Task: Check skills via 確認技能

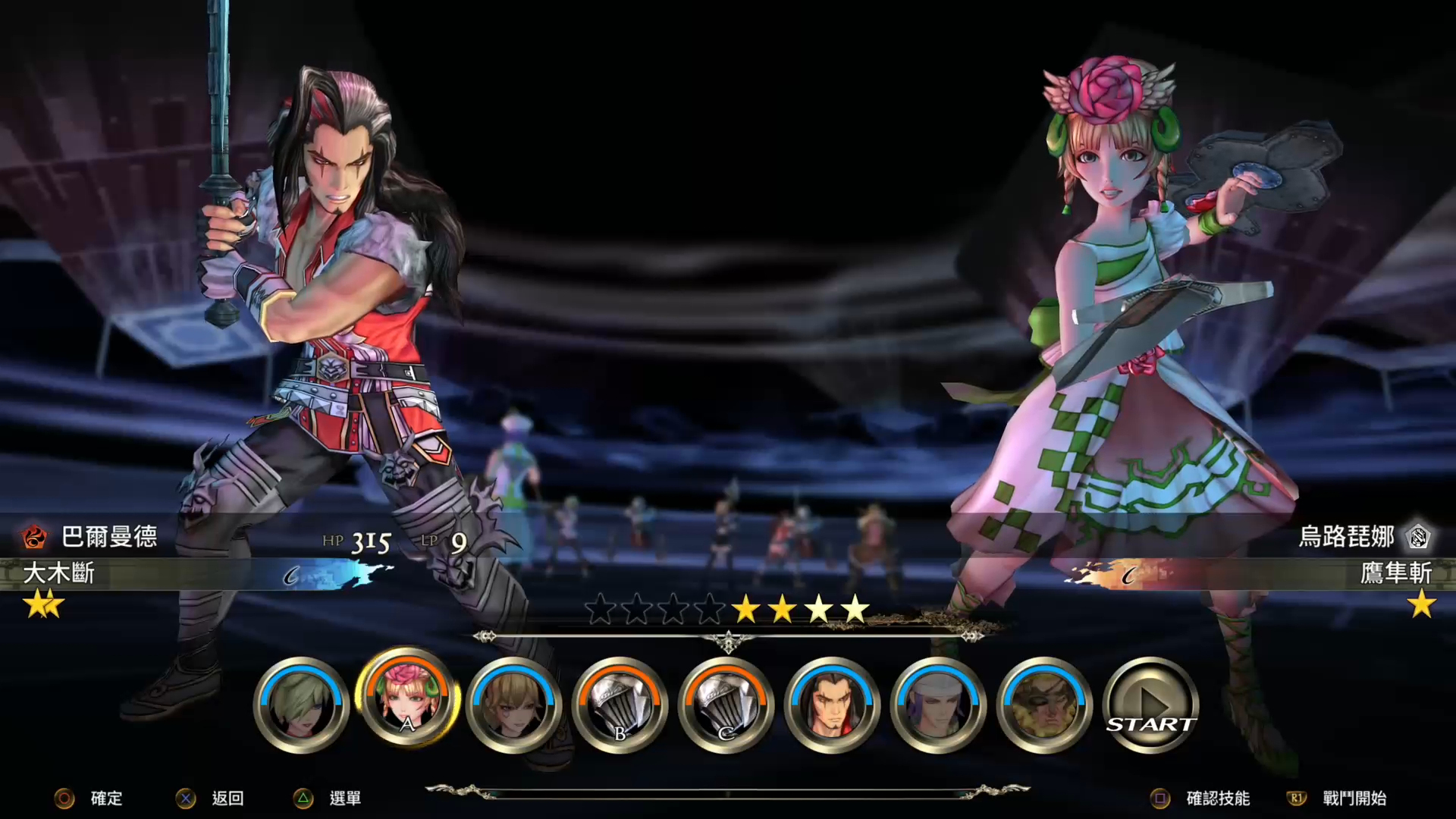Action: point(1217,799)
